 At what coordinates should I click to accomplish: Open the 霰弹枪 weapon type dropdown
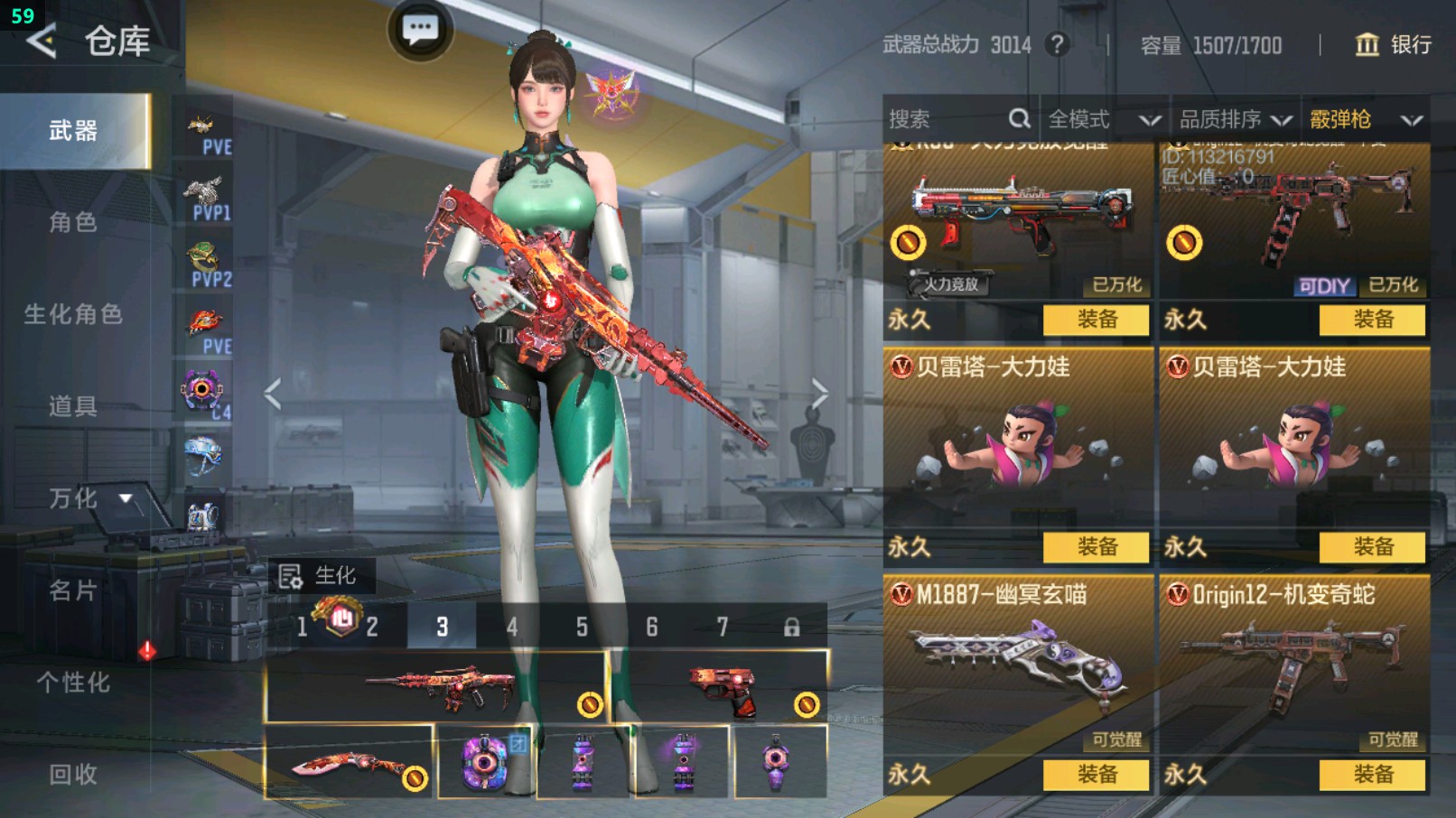(x=1365, y=119)
